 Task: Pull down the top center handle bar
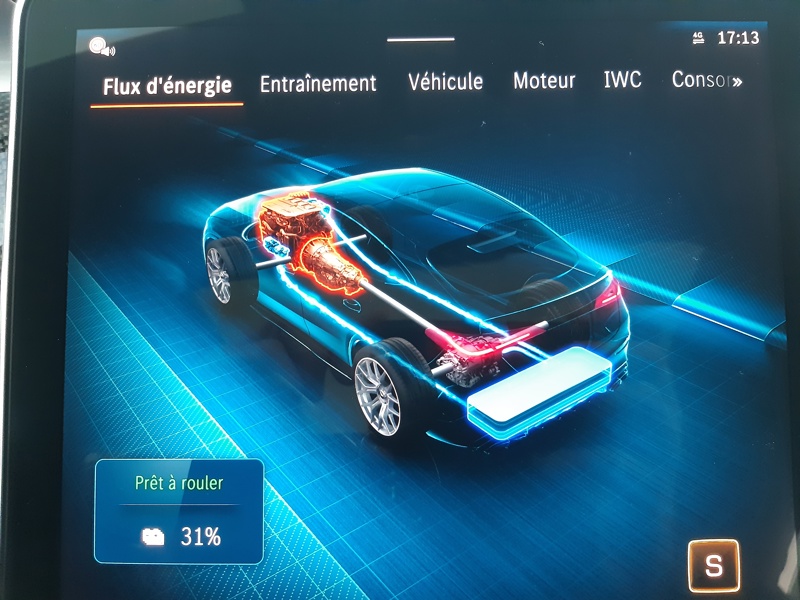click(x=420, y=40)
